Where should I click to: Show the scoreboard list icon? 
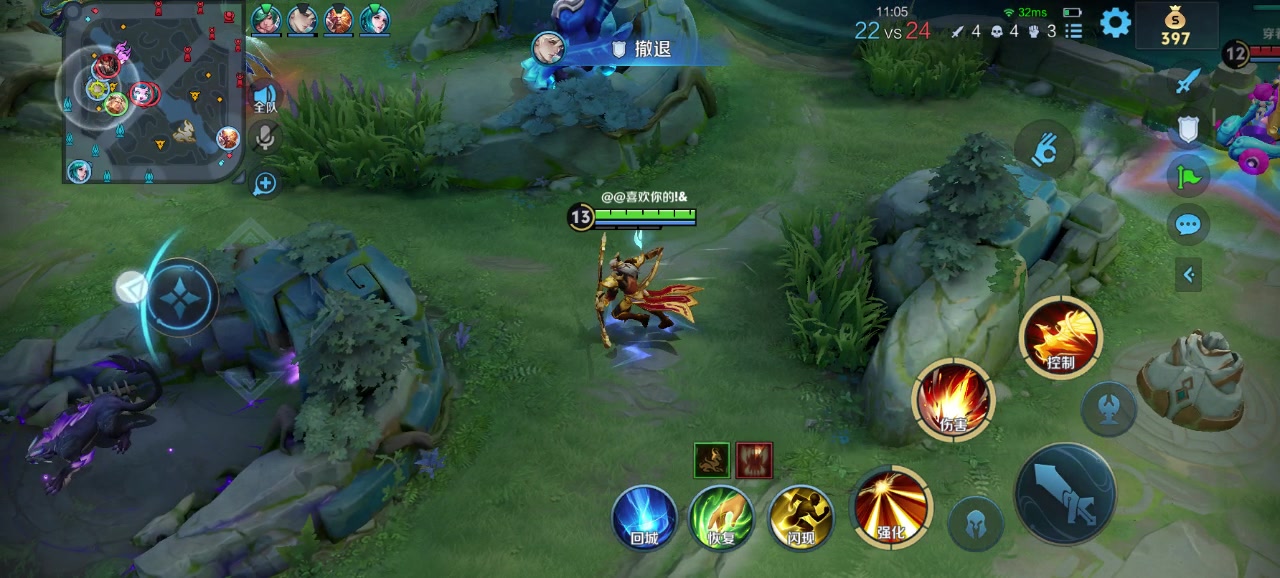[x=1074, y=31]
